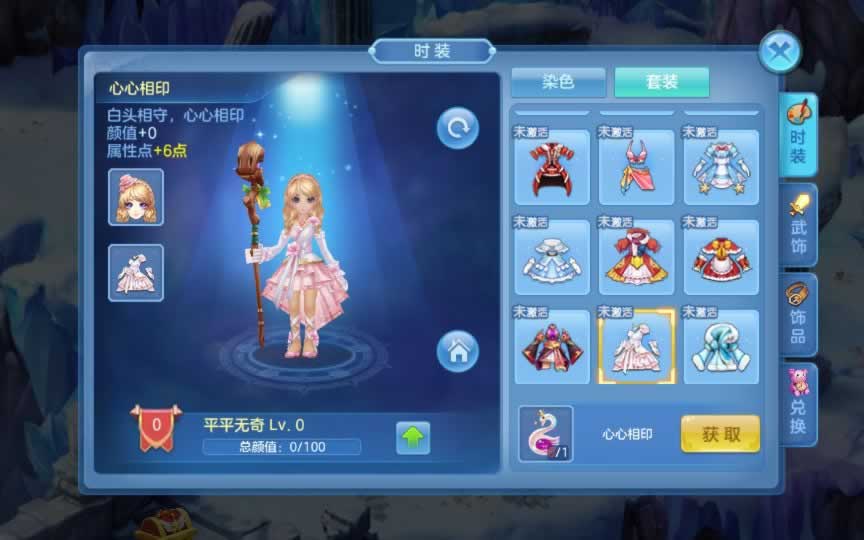Click the green upgrade arrow button

(x=413, y=438)
